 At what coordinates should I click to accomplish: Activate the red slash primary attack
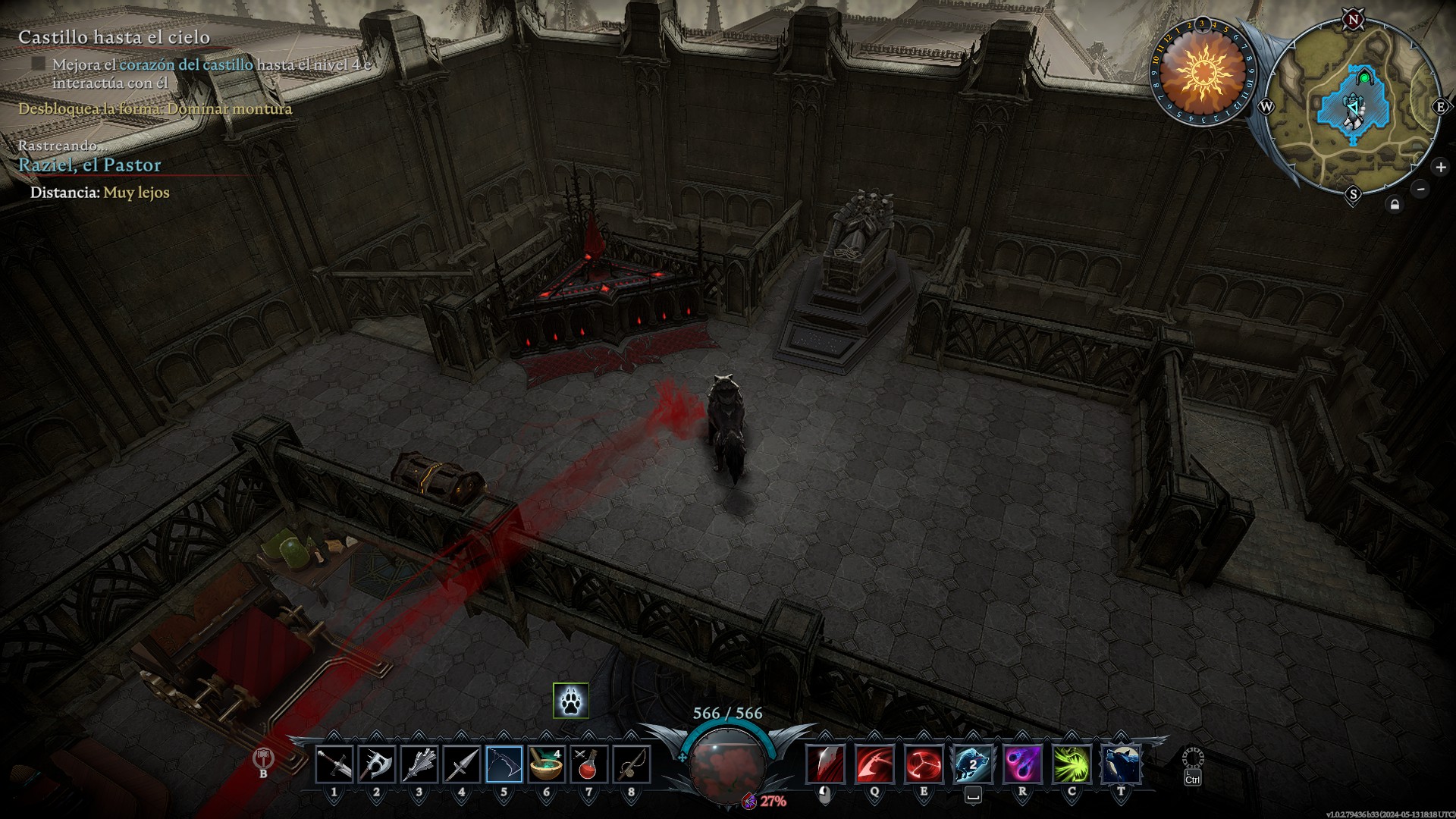pyautogui.click(x=825, y=764)
